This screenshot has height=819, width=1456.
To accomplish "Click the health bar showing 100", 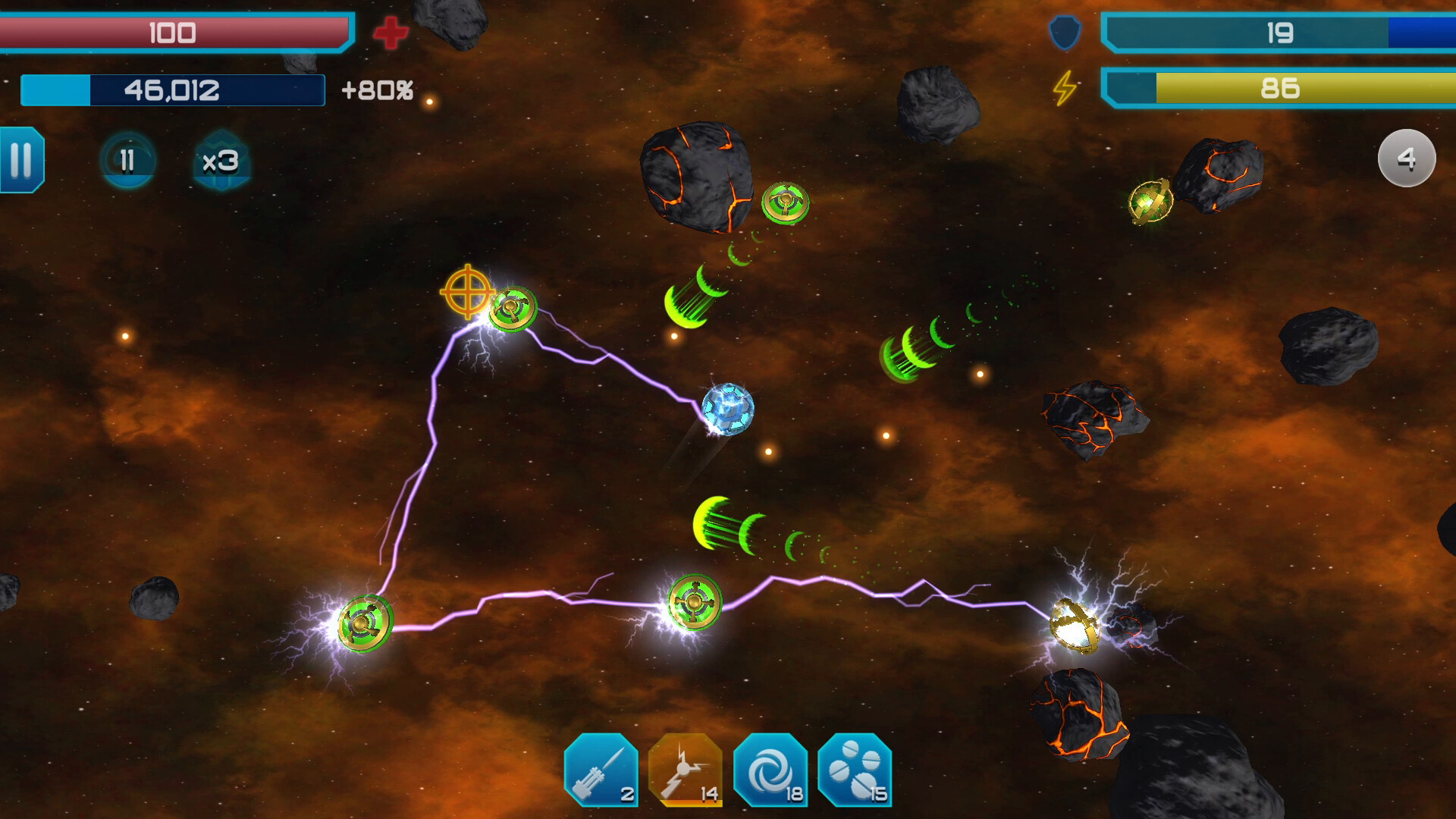I will point(174,33).
